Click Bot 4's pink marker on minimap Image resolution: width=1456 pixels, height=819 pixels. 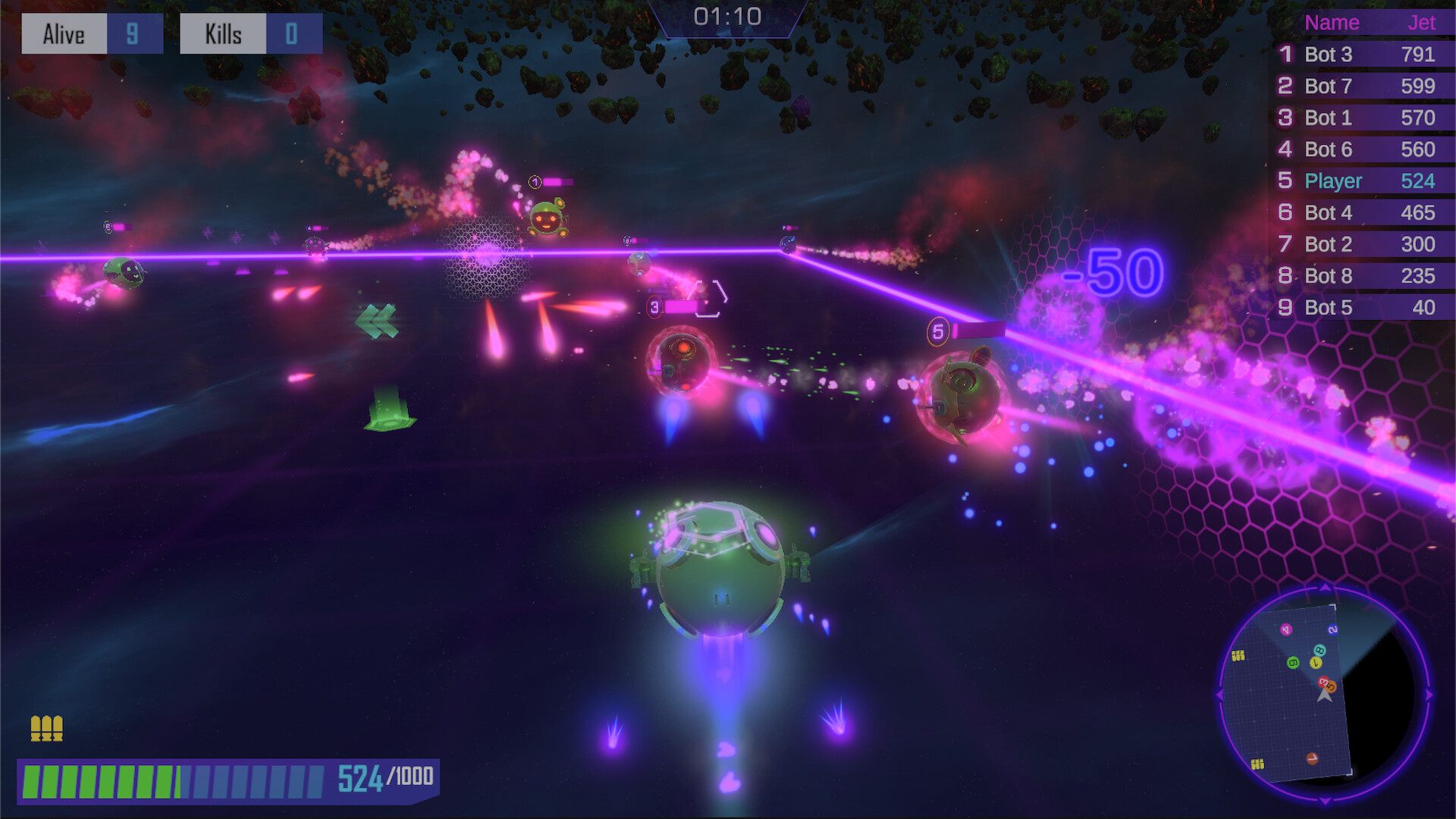click(1285, 629)
